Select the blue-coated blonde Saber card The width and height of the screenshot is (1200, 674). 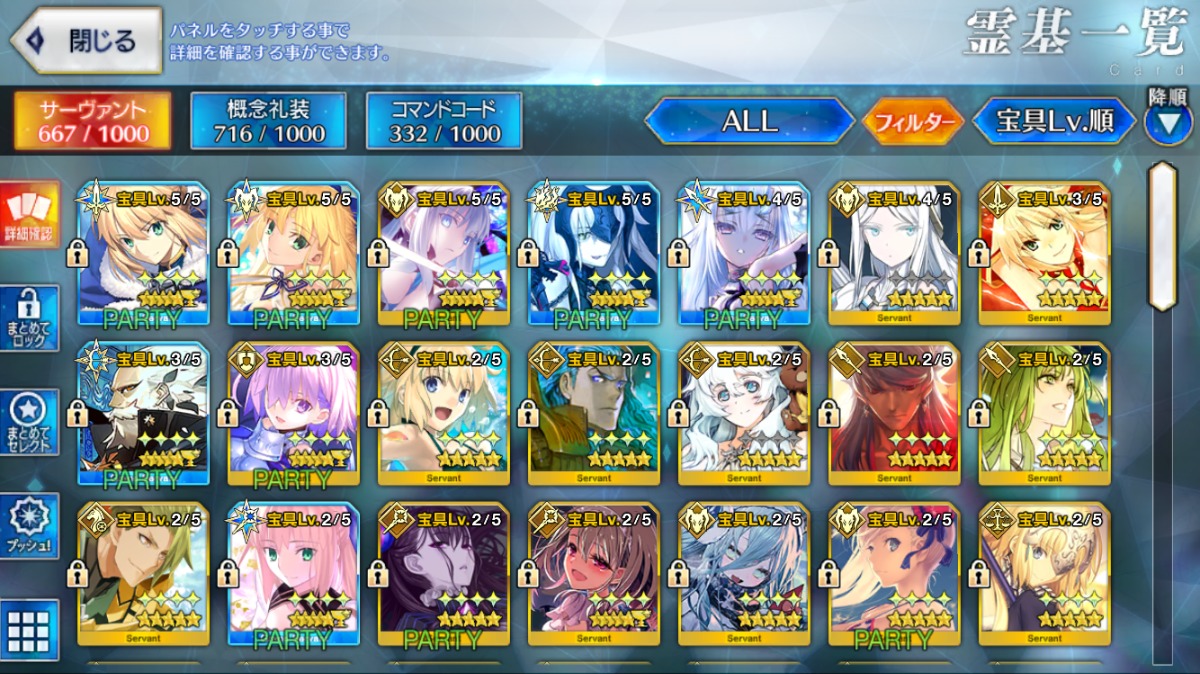(143, 253)
